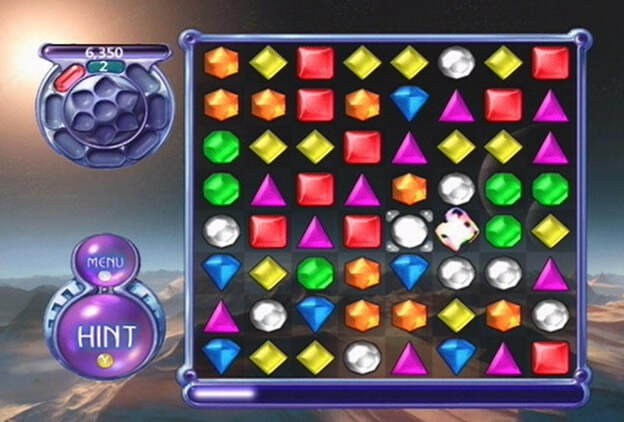Select the rainbow hypercube gem

pyautogui.click(x=455, y=231)
